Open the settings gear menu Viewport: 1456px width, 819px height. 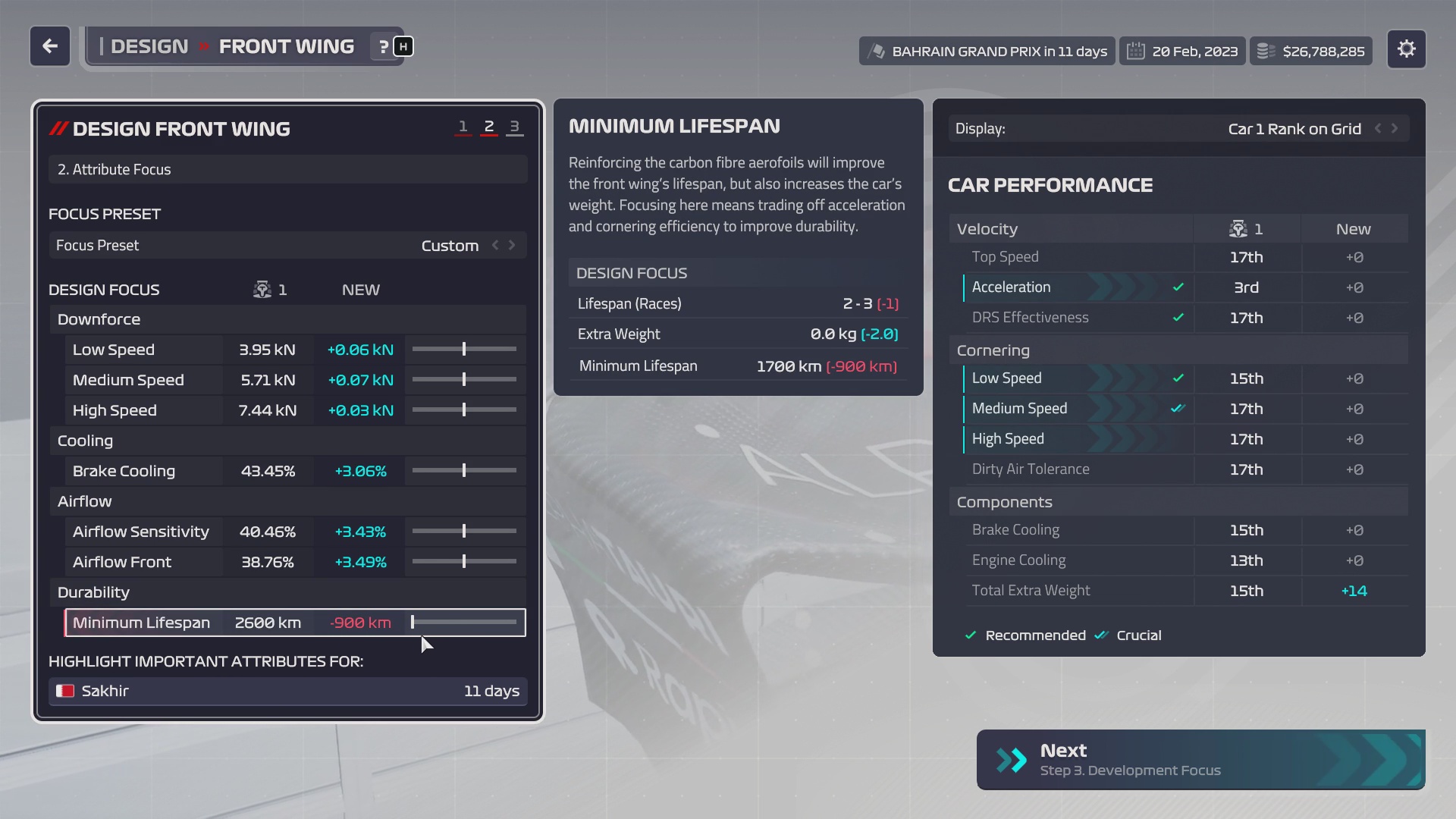click(x=1406, y=49)
